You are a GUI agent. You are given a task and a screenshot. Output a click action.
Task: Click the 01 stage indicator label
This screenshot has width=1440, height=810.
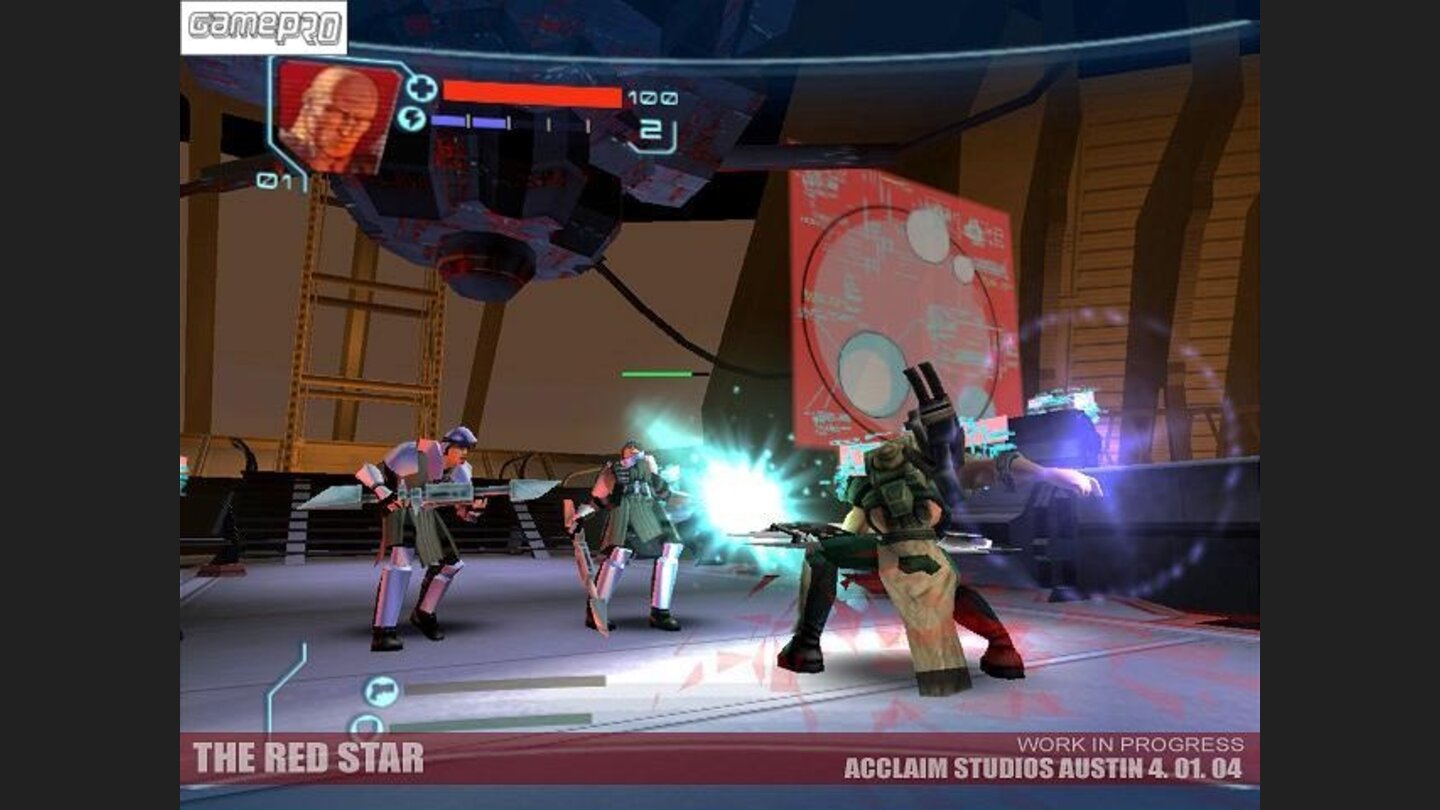(274, 181)
